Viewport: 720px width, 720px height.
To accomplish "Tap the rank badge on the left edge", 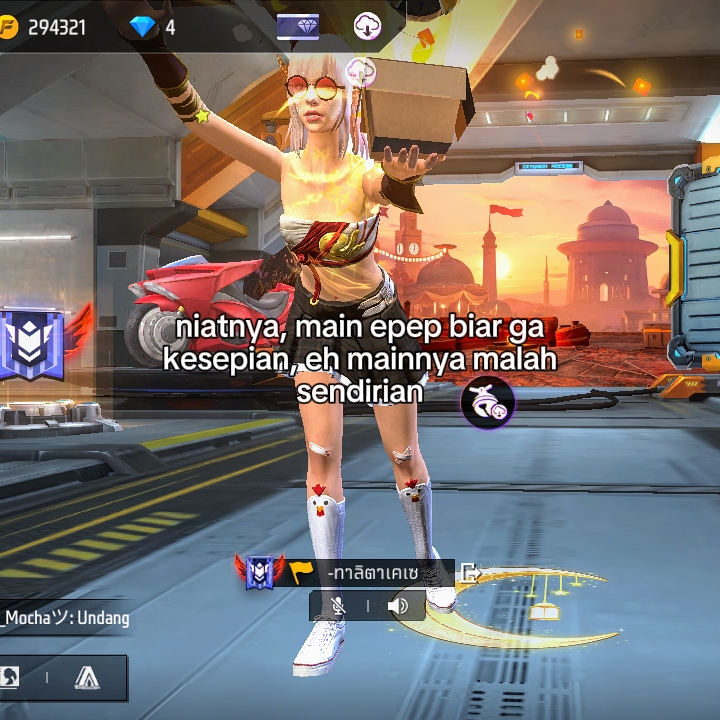I will click(32, 345).
